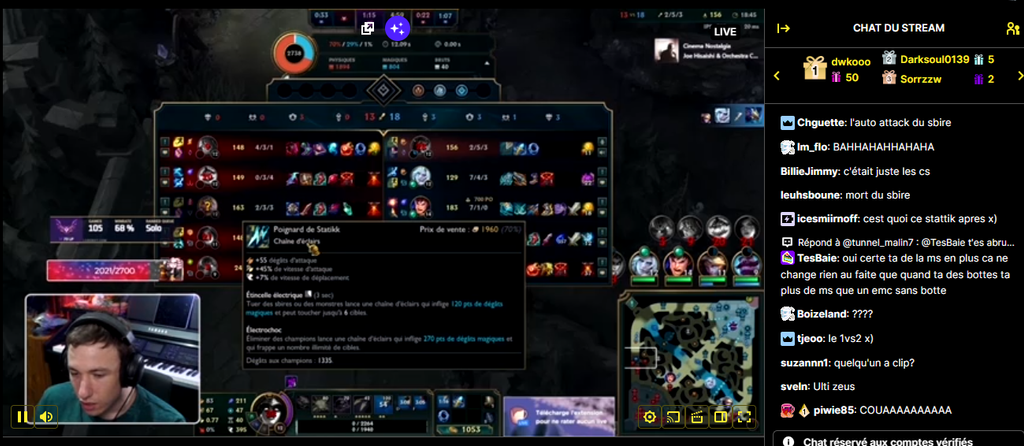Click the minimap
The image size is (1024, 446).
692,347
